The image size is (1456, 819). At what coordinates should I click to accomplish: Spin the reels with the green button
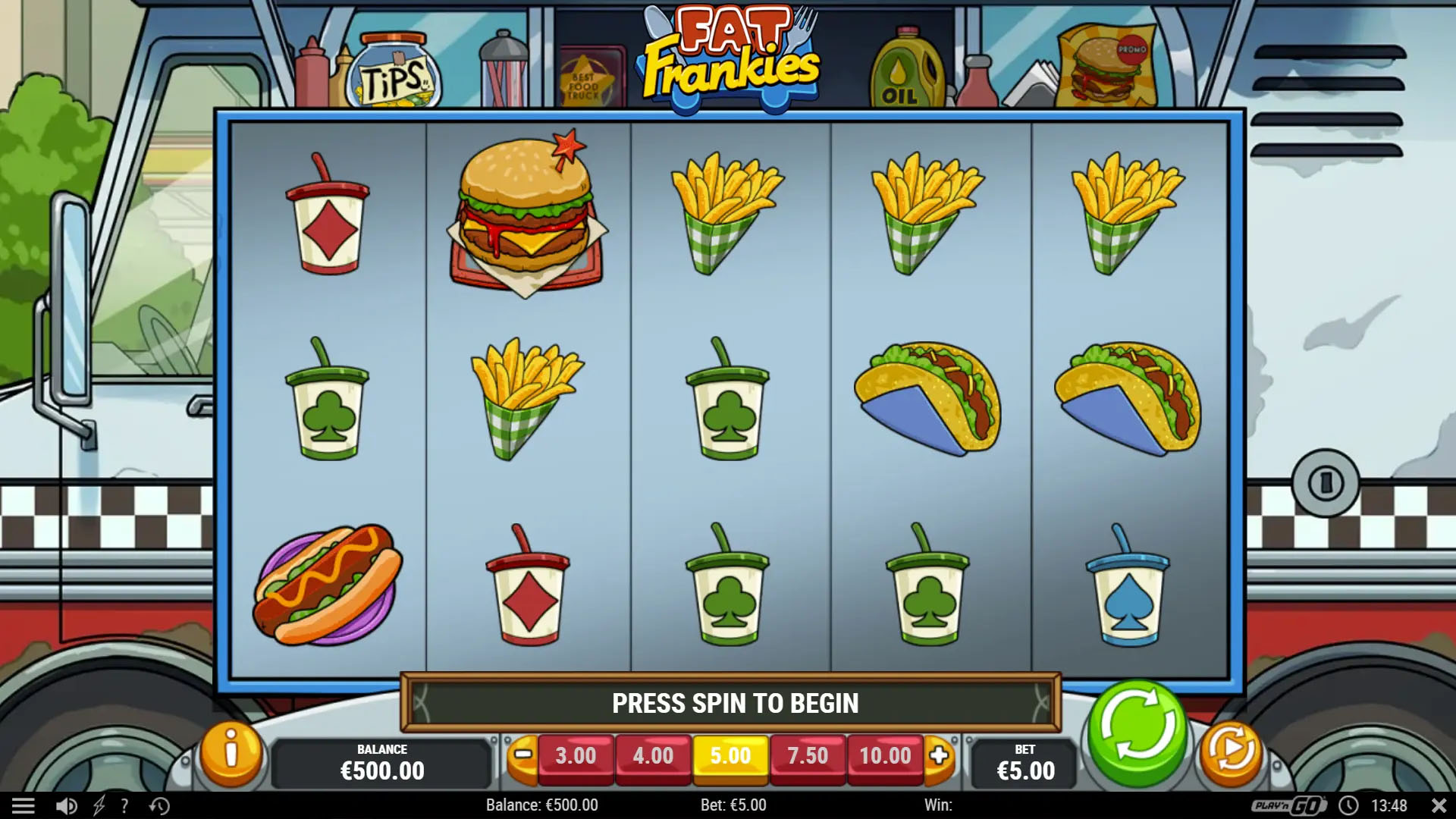point(1137,730)
